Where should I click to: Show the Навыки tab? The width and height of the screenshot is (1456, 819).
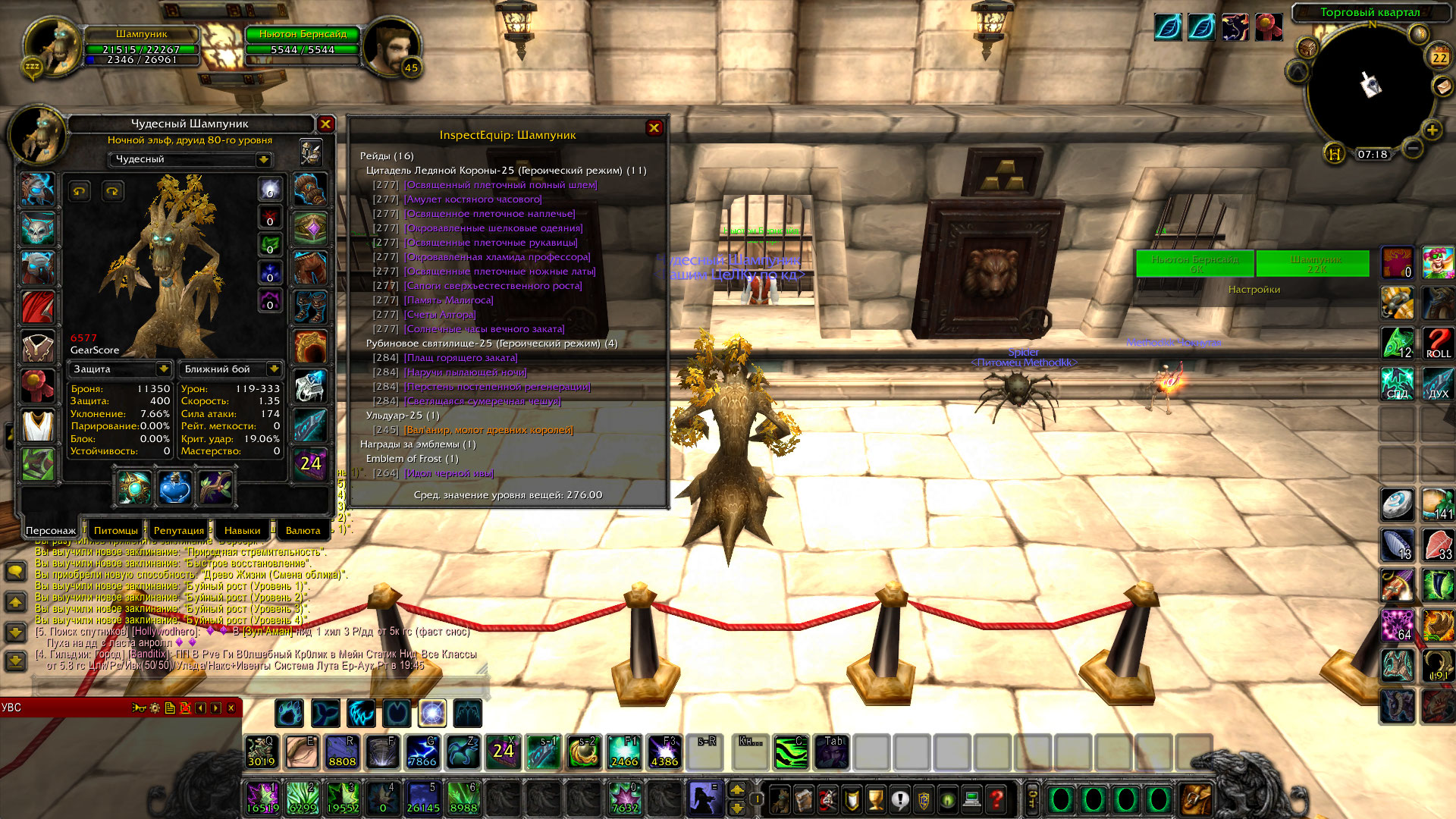pos(242,530)
